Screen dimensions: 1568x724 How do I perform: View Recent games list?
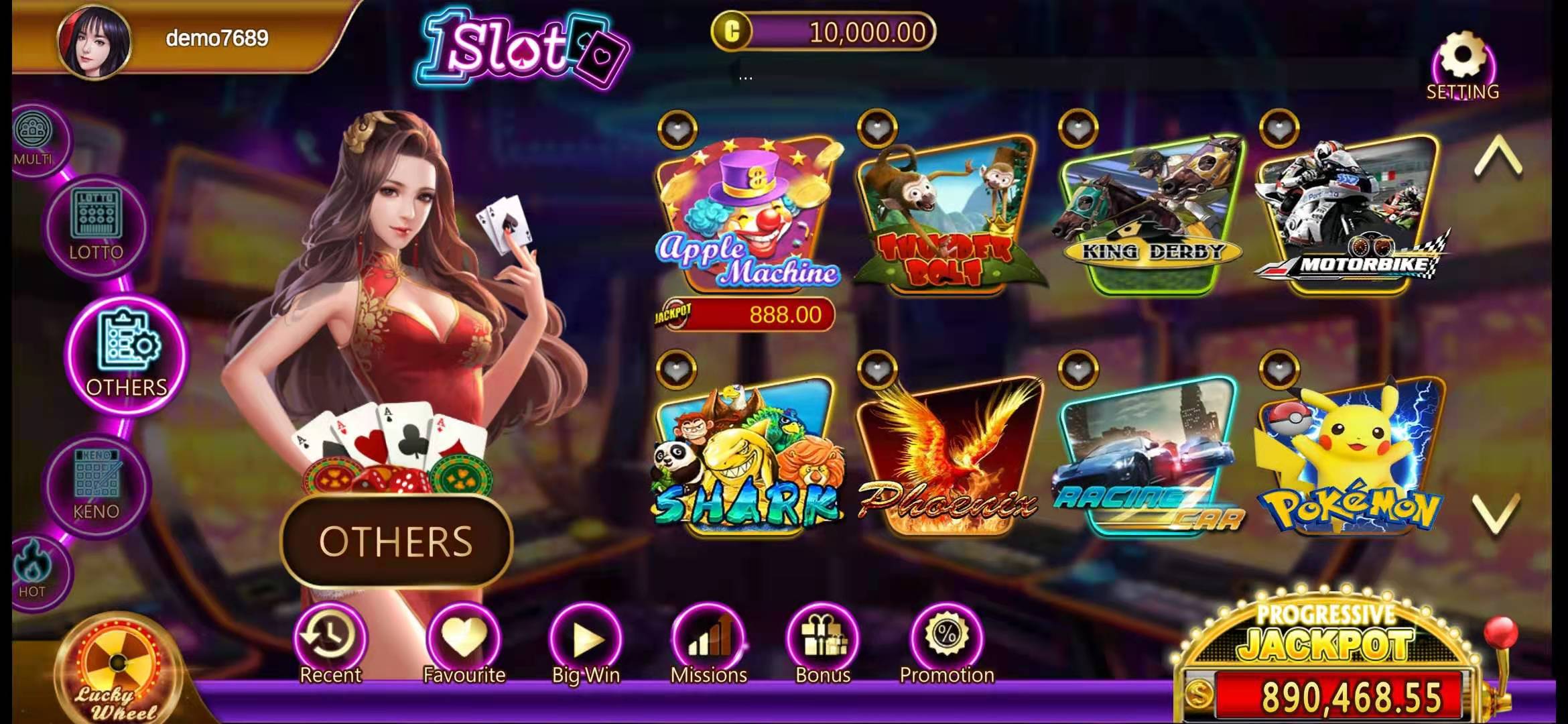tap(330, 644)
